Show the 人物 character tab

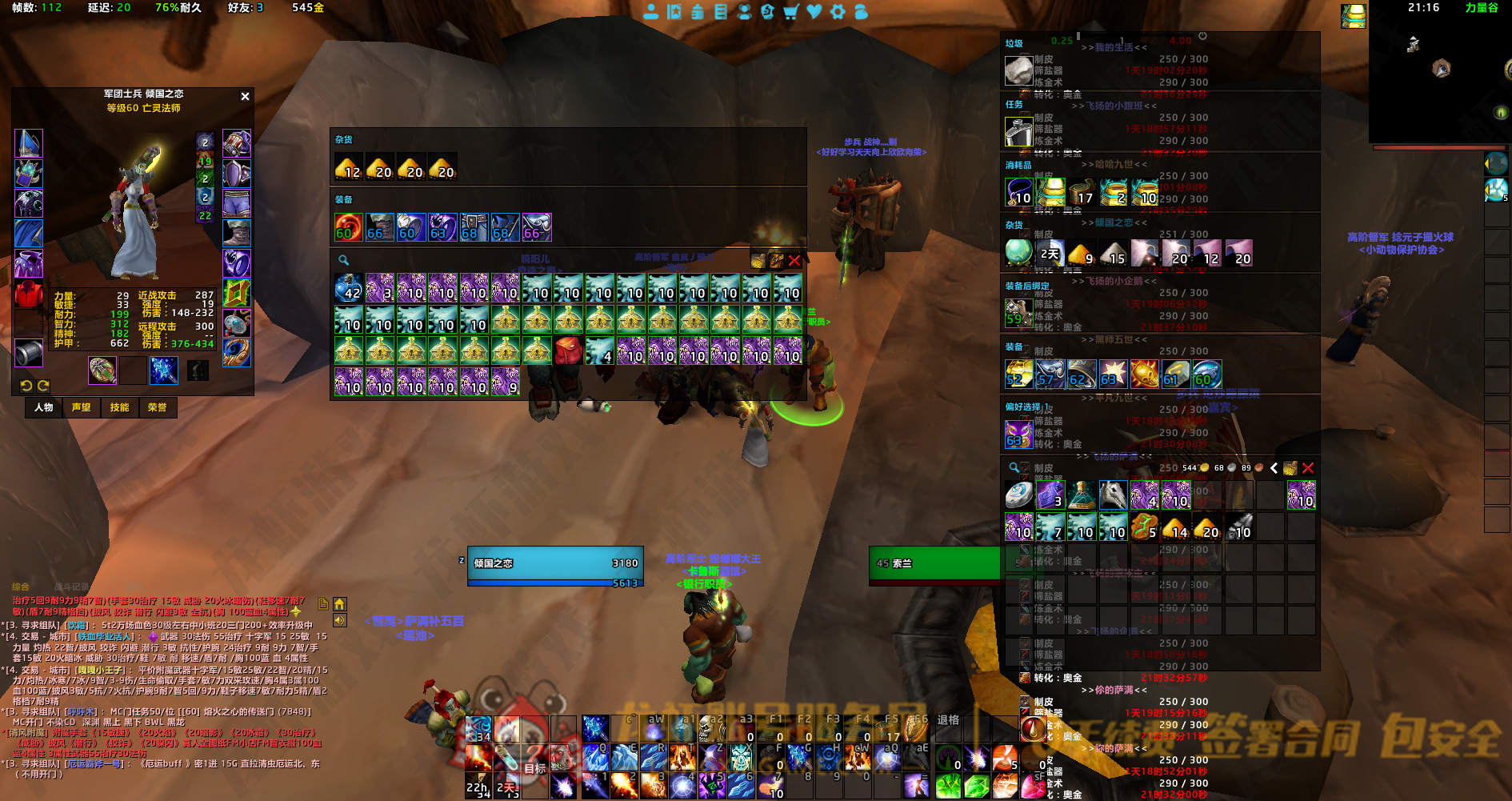coord(44,407)
